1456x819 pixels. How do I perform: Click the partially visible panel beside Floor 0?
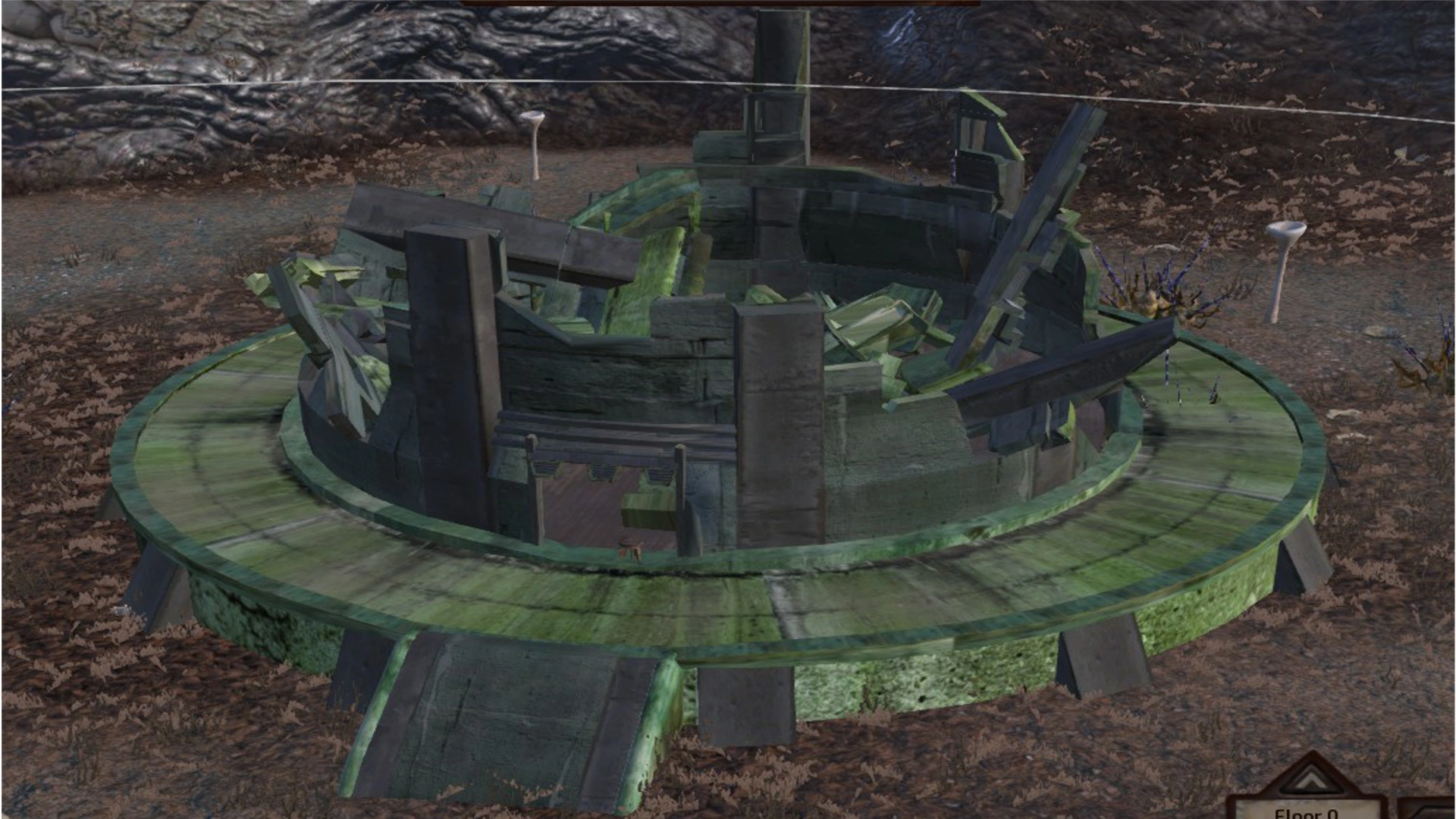click(x=1433, y=804)
